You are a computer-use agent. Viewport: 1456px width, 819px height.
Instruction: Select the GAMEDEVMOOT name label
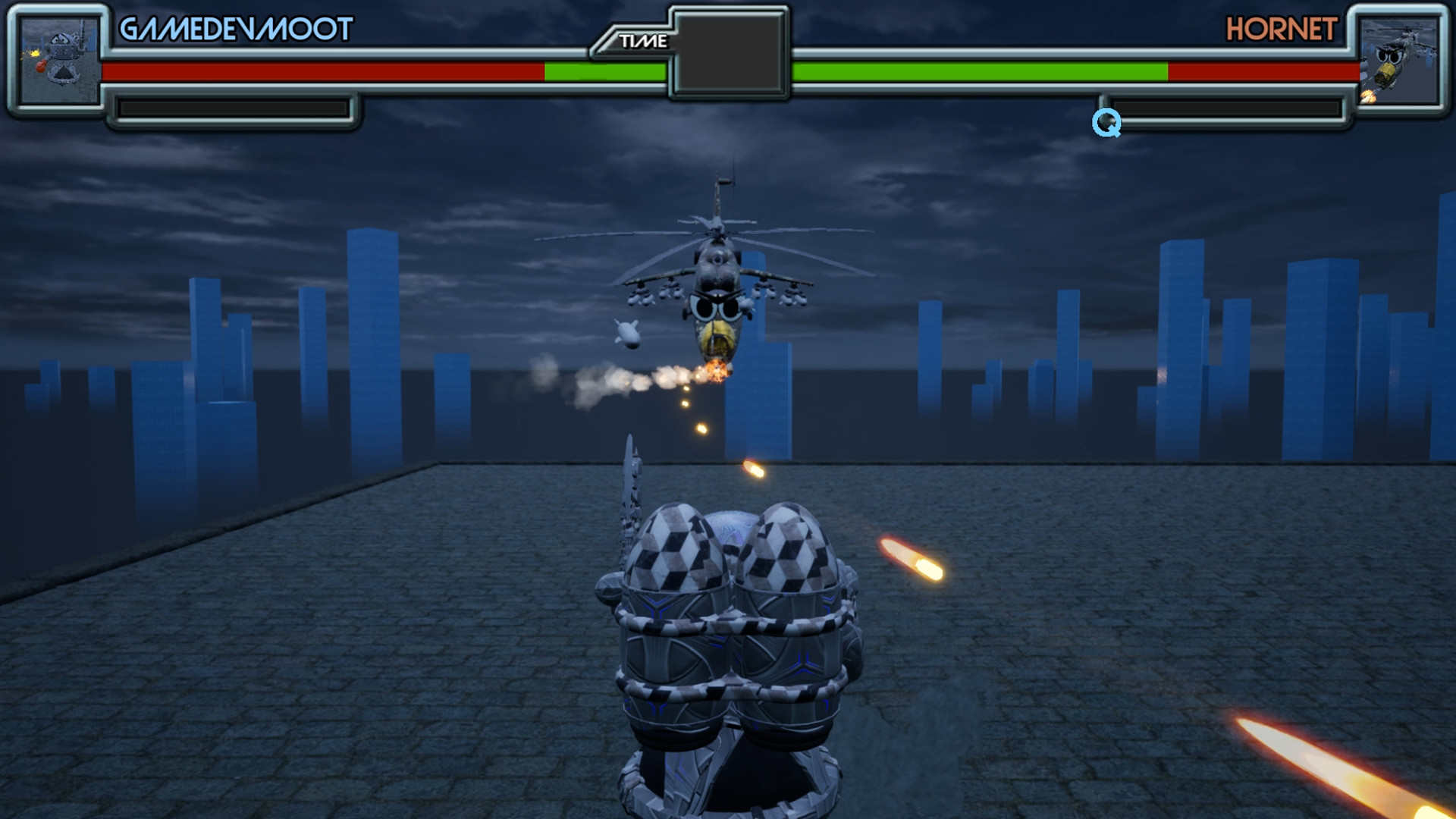235,30
